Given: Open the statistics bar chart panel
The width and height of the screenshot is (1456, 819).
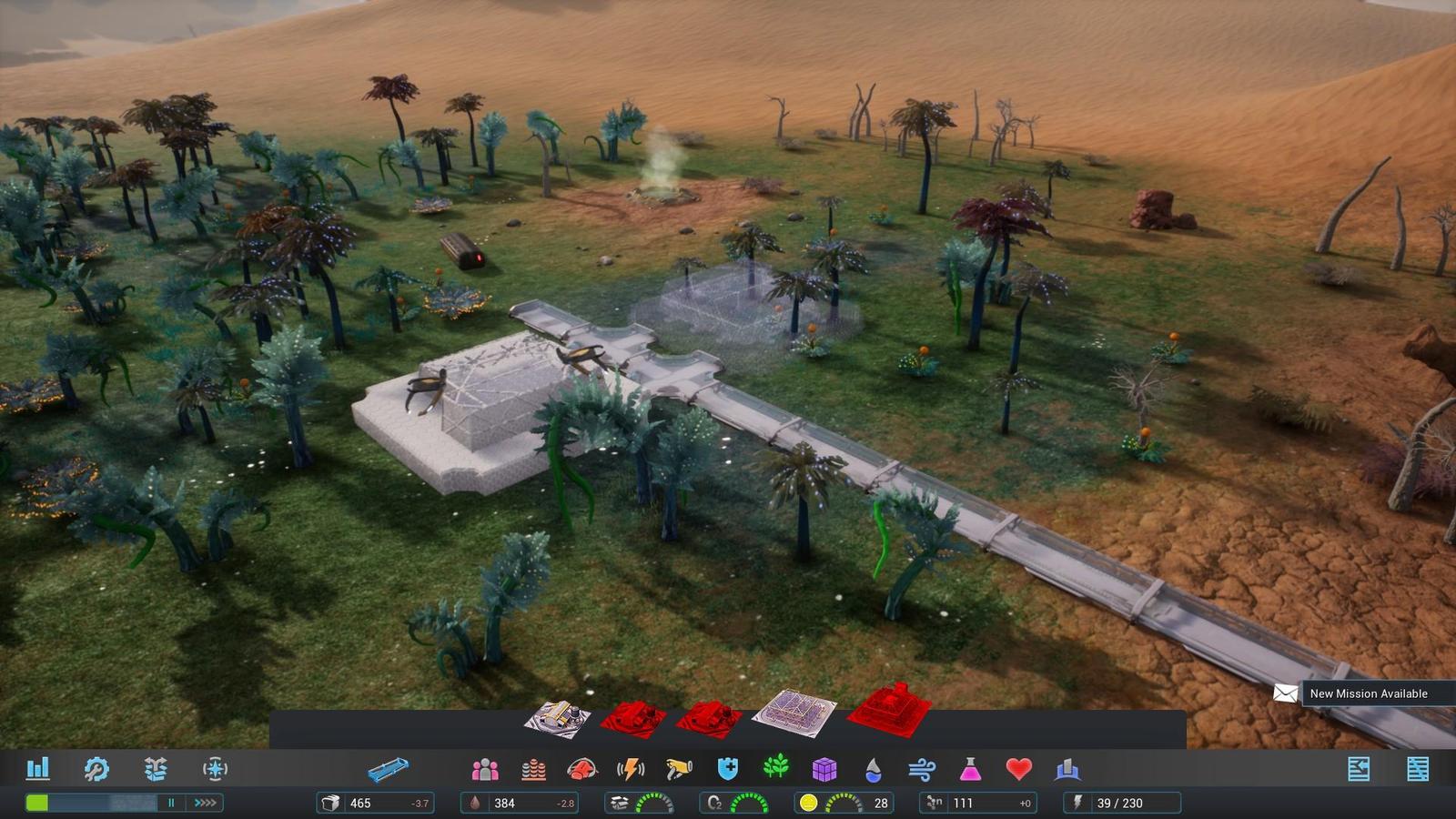Looking at the screenshot, I should coord(37,769).
